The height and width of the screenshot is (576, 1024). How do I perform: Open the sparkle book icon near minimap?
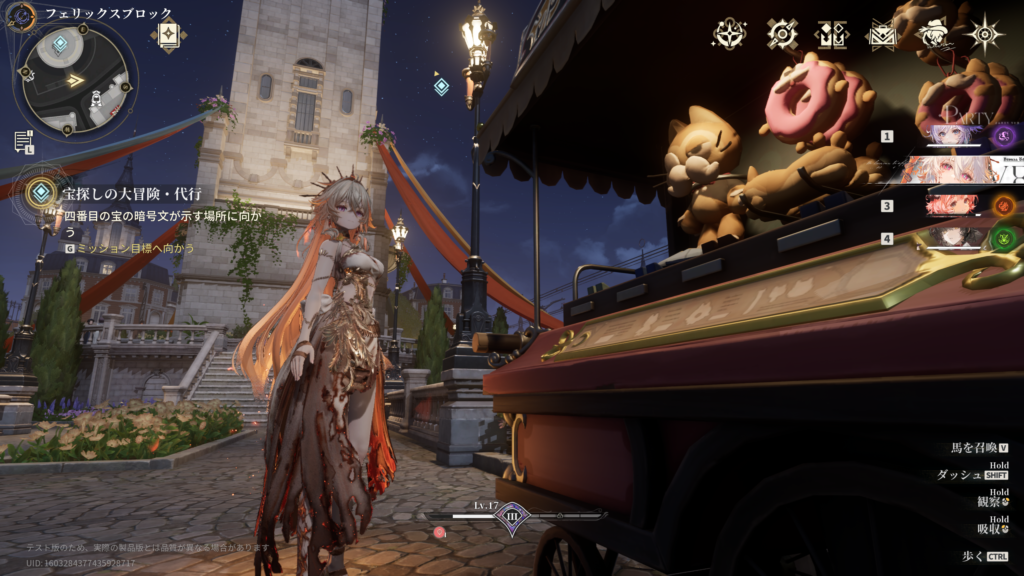[168, 33]
